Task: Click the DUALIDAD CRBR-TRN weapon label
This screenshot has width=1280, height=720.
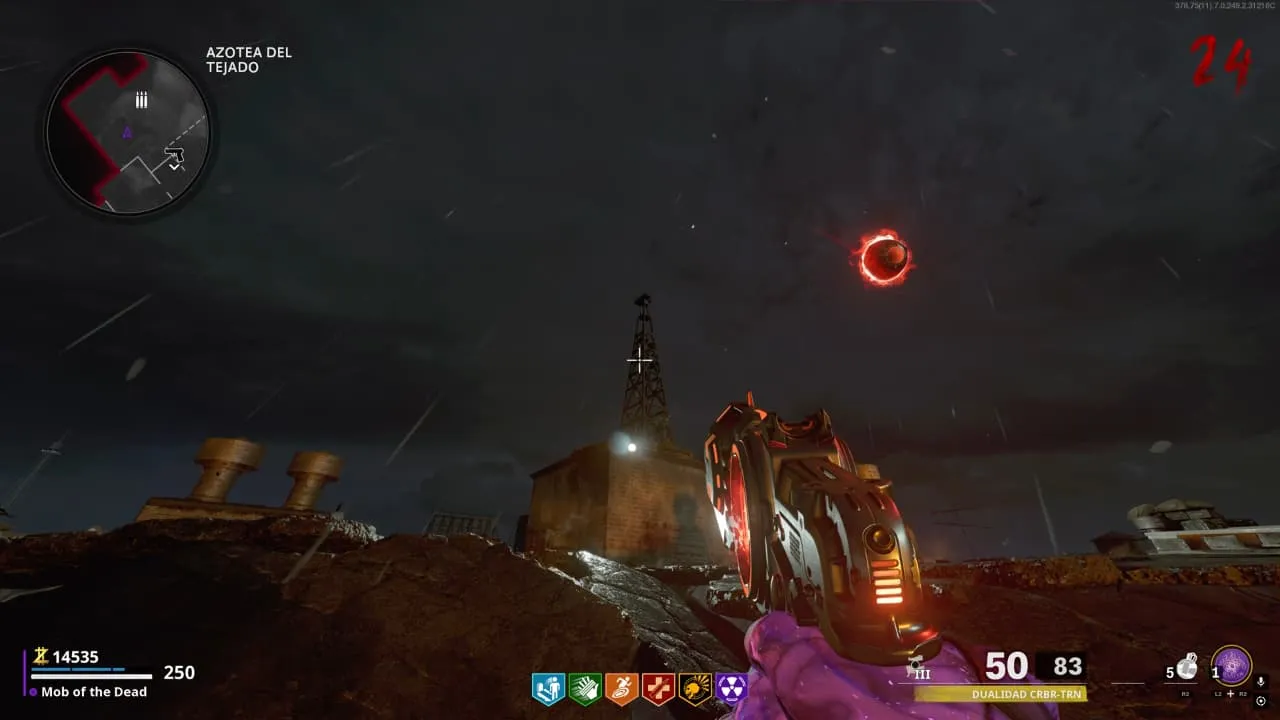Action: tap(1000, 694)
